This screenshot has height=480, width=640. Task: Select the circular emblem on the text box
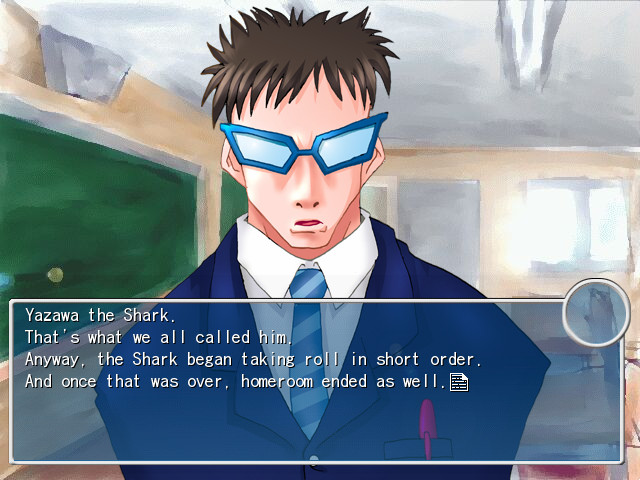point(595,313)
